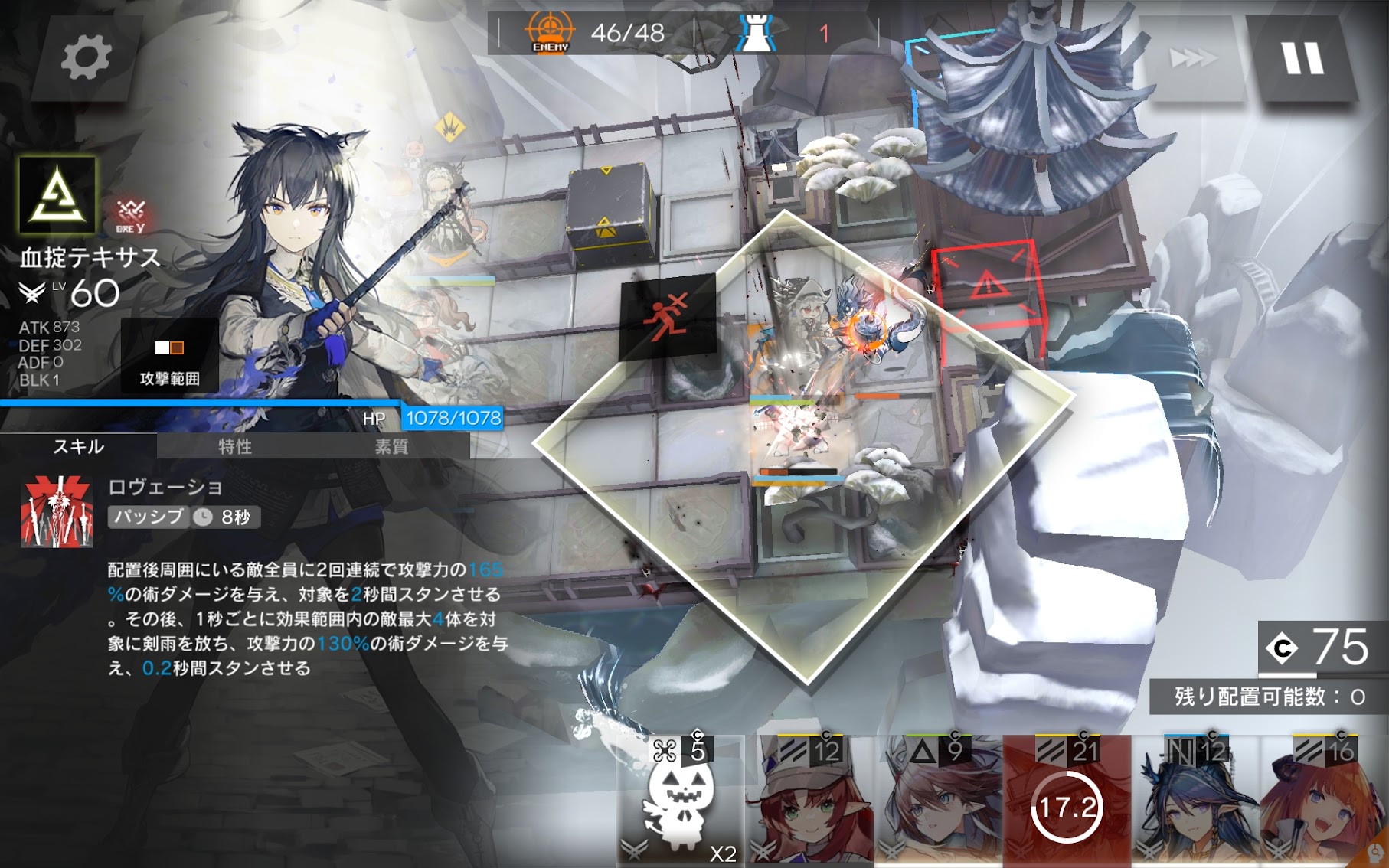Select the pumpkin ghost summon card
Screen dimensions: 1389x868
[680, 801]
